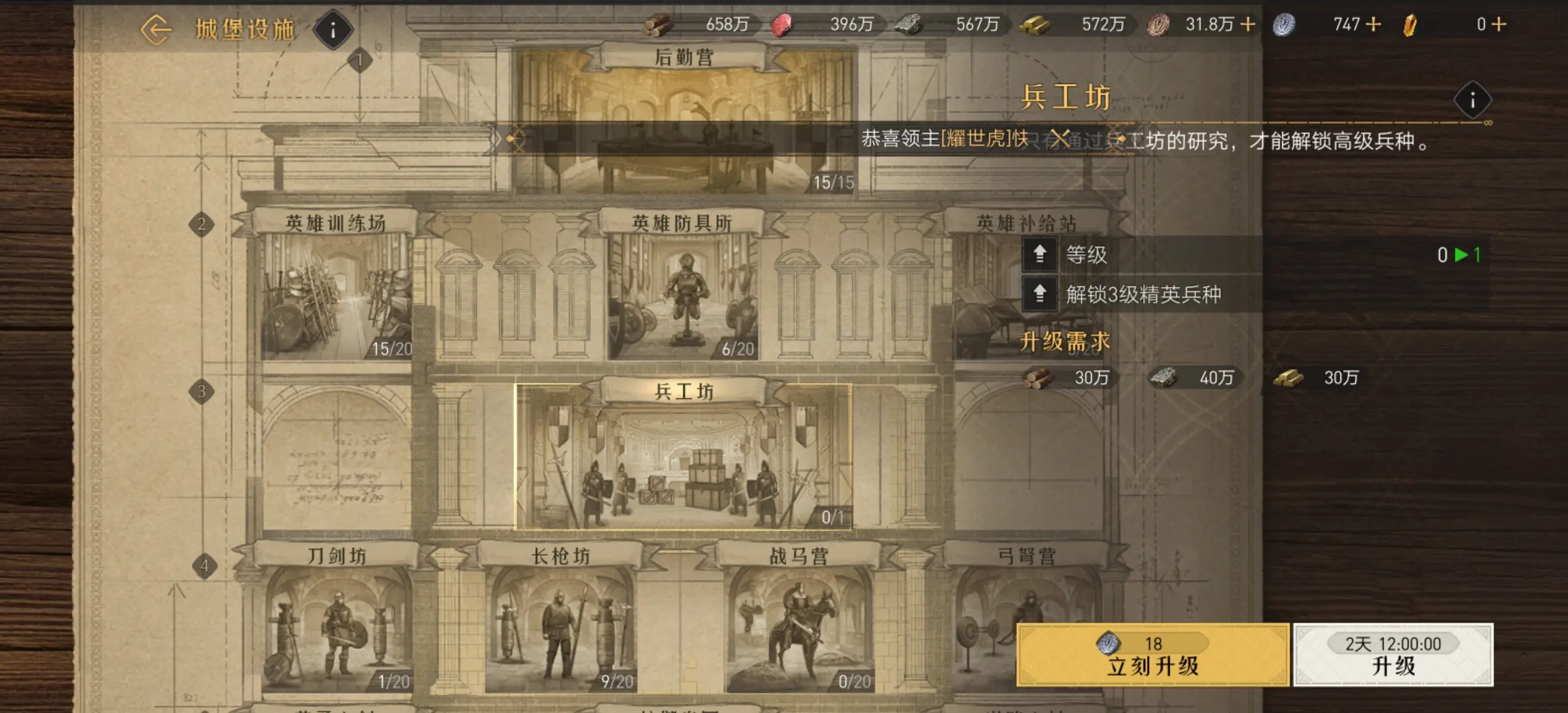Select the 战马营 facility tile

tap(799, 621)
